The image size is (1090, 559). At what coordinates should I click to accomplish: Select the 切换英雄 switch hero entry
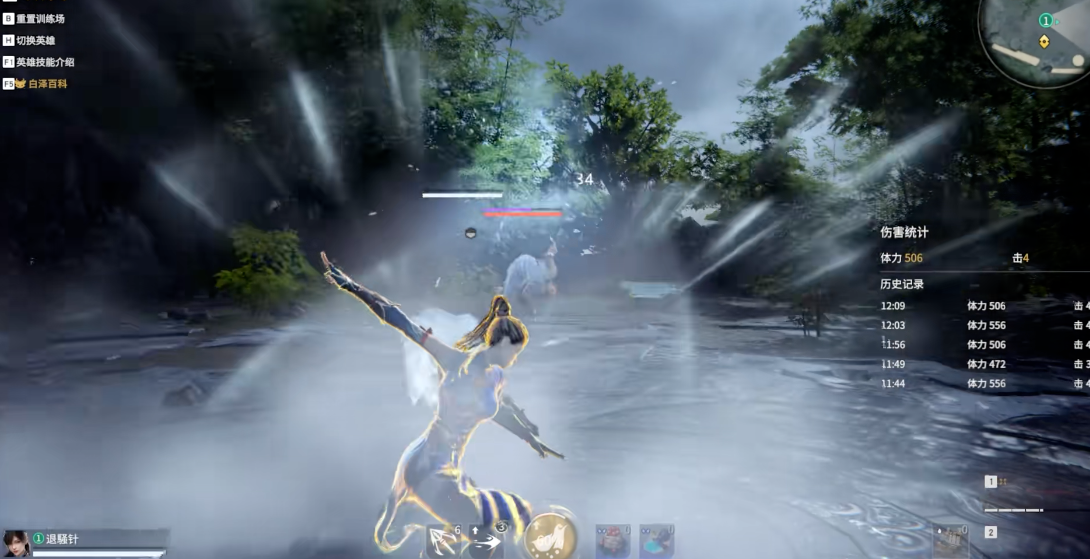pyautogui.click(x=35, y=40)
